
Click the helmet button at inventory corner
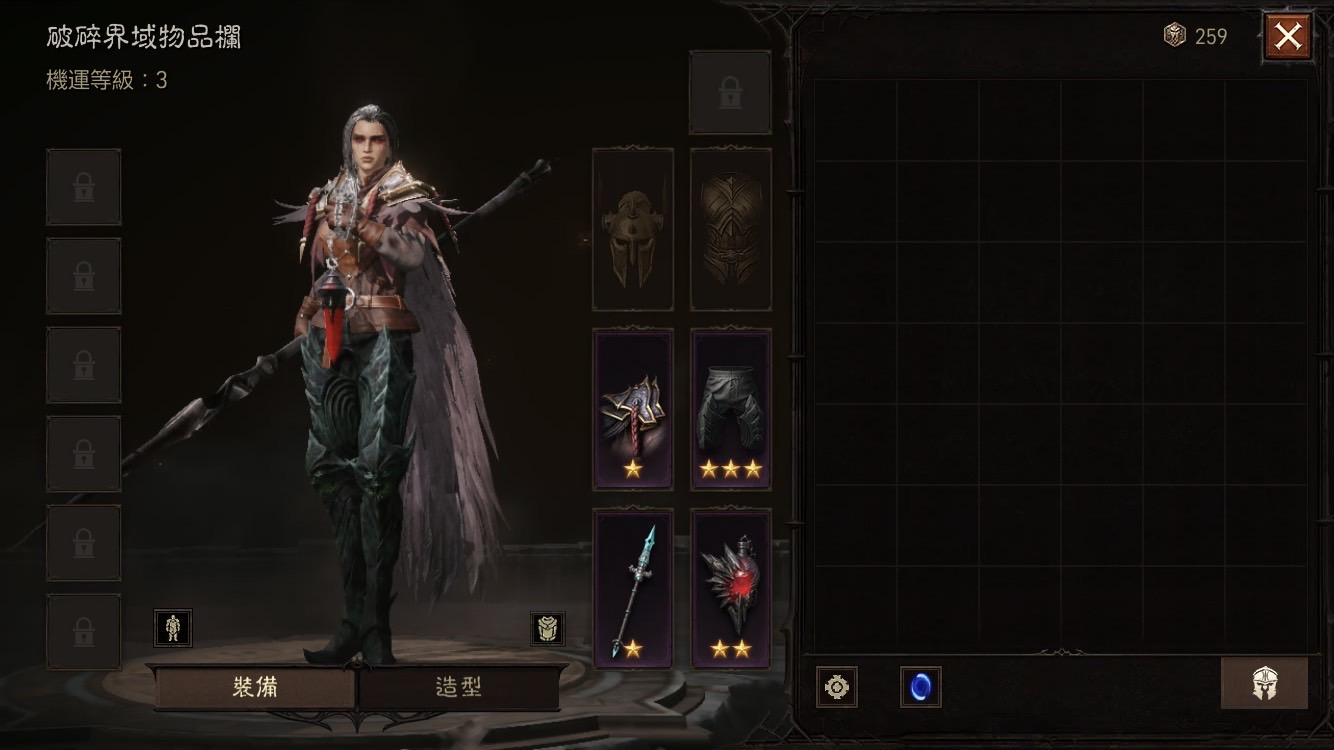[x=1264, y=684]
